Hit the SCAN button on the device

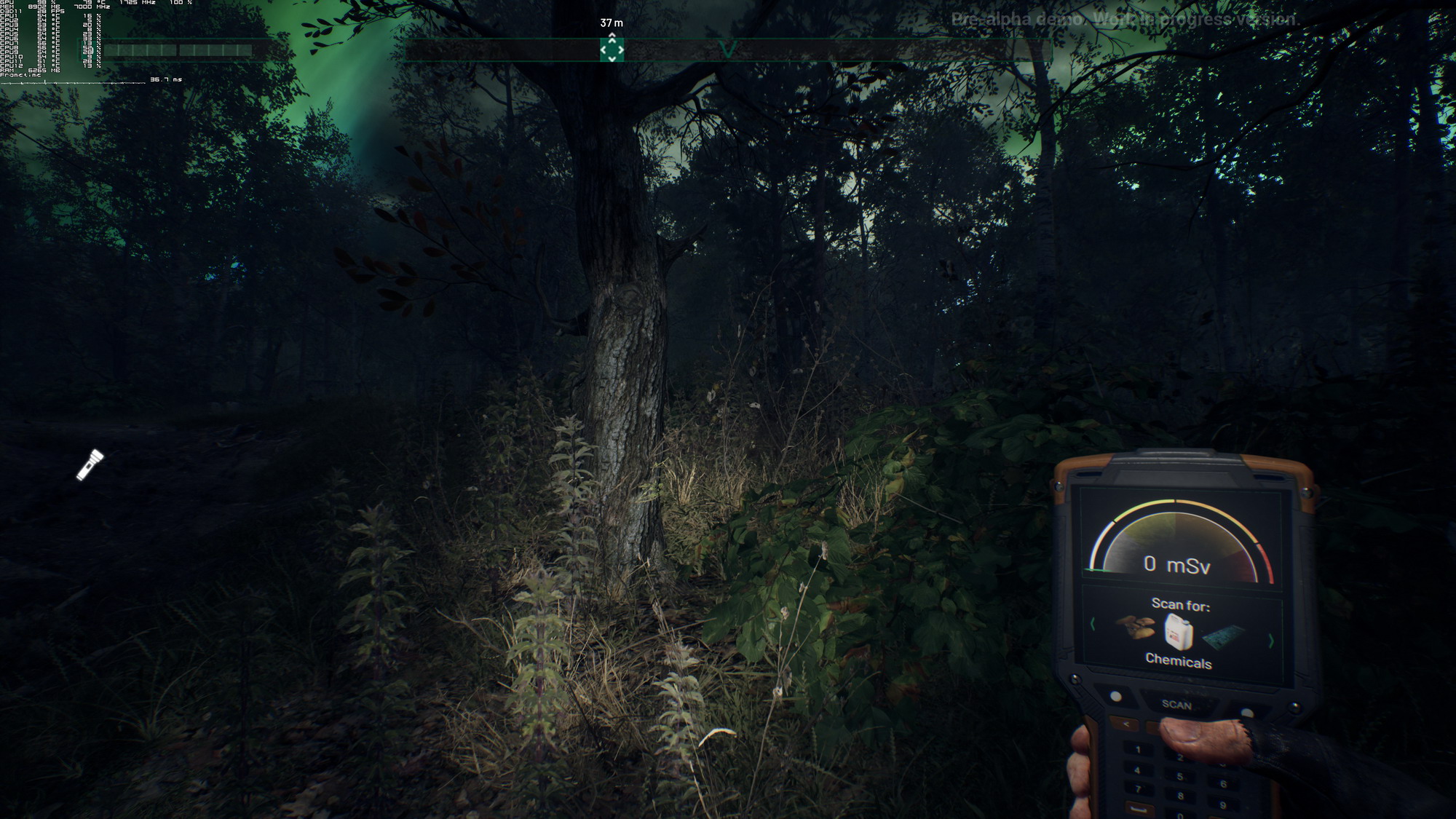[1176, 705]
